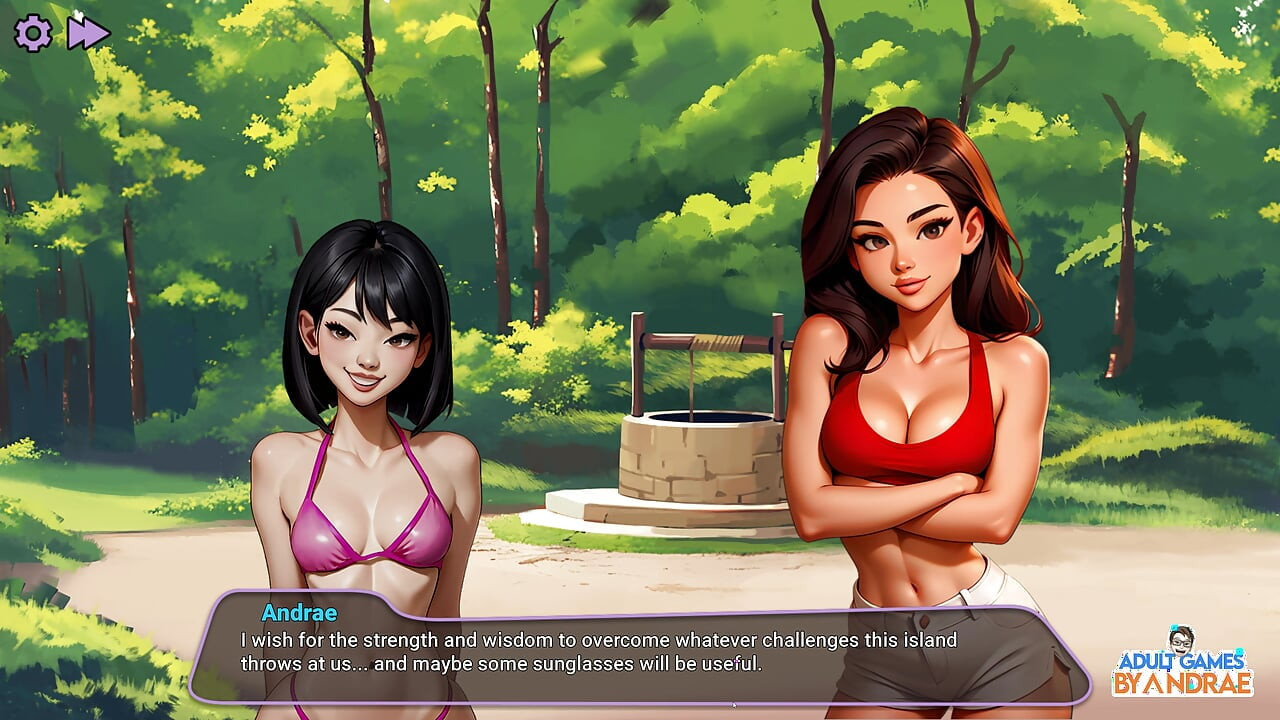The image size is (1280, 720).
Task: Activate the fast-forward skip button
Action: point(88,33)
